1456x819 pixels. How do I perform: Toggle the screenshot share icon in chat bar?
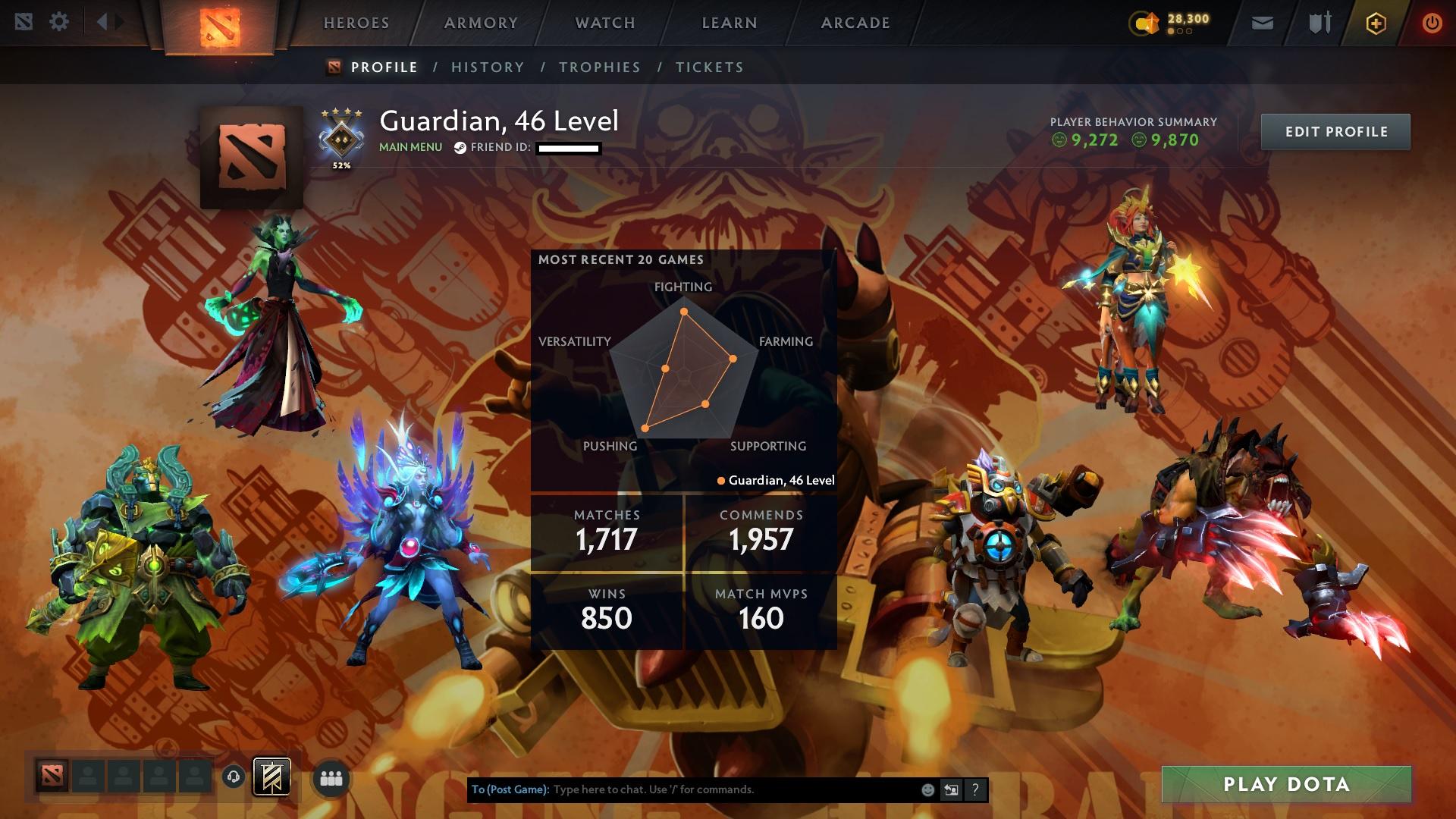[x=951, y=789]
